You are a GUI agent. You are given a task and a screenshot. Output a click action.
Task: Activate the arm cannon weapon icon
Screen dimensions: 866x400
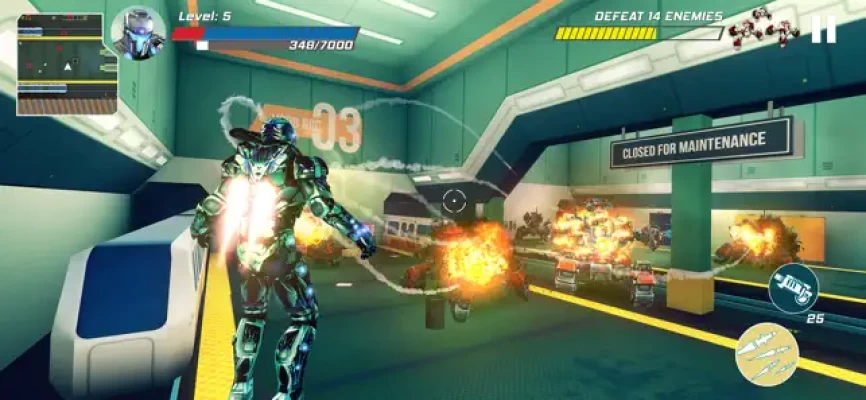tap(793, 288)
